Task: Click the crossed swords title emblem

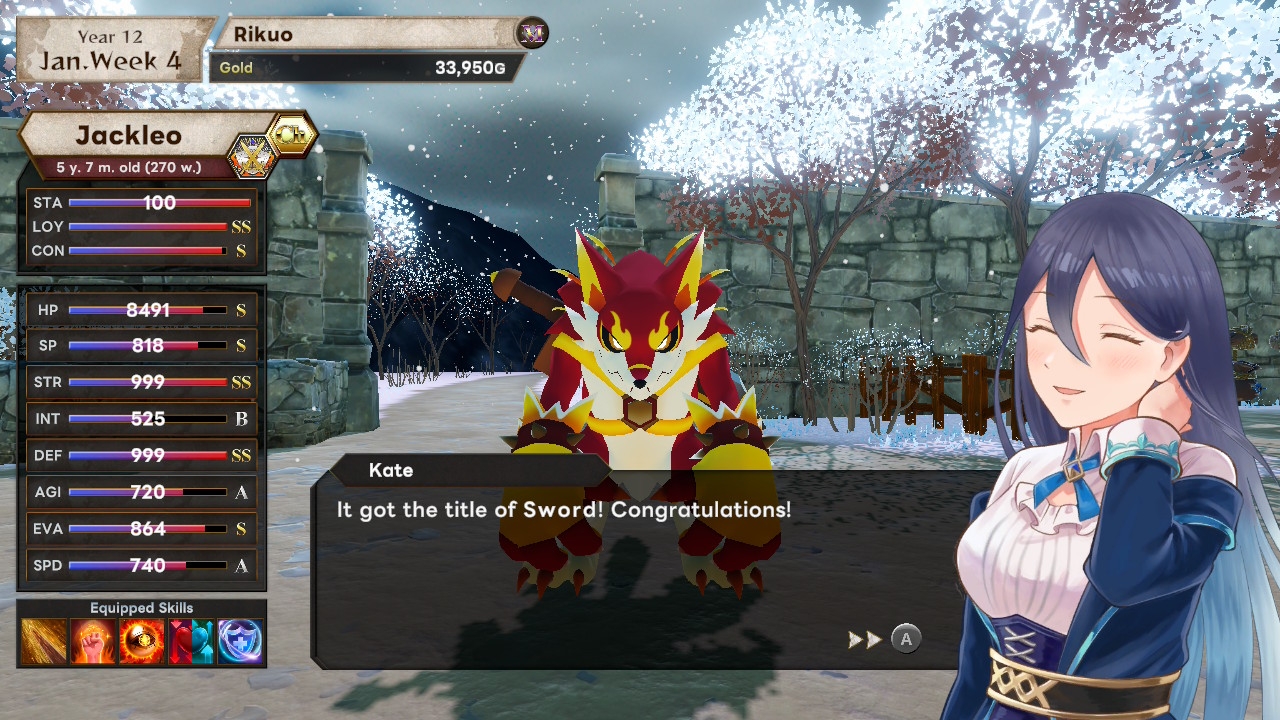Action: (251, 156)
